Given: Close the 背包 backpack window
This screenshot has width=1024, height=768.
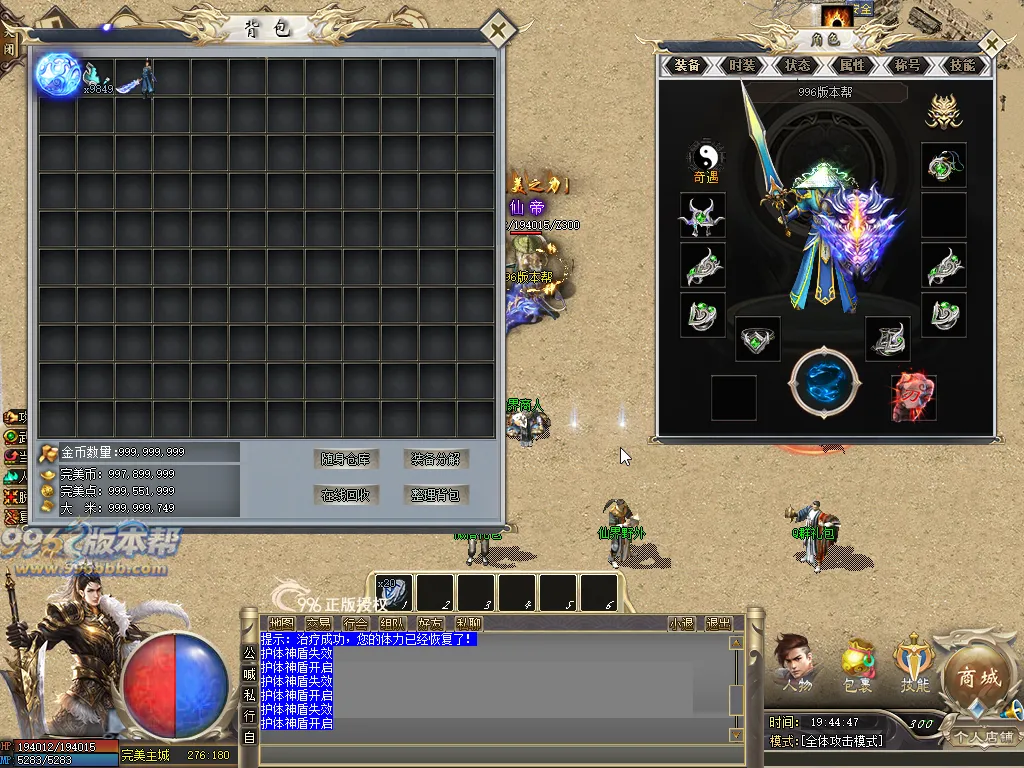Looking at the screenshot, I should coord(497,31).
